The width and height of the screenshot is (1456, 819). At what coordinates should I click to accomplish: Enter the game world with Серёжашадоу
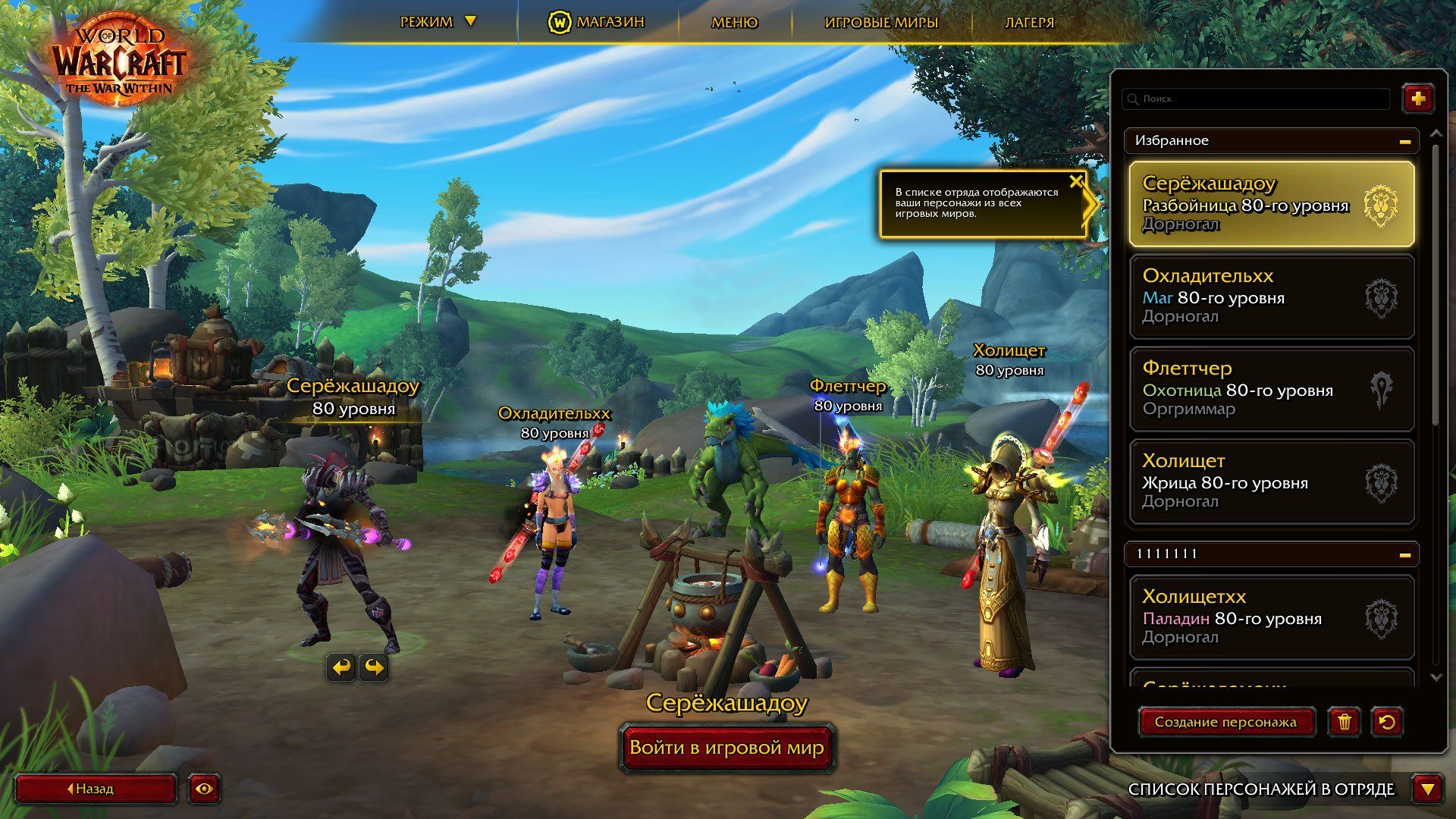726,748
